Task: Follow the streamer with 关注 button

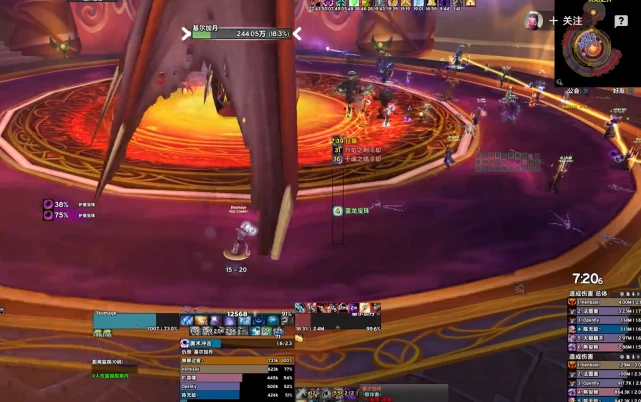Action: tap(566, 20)
